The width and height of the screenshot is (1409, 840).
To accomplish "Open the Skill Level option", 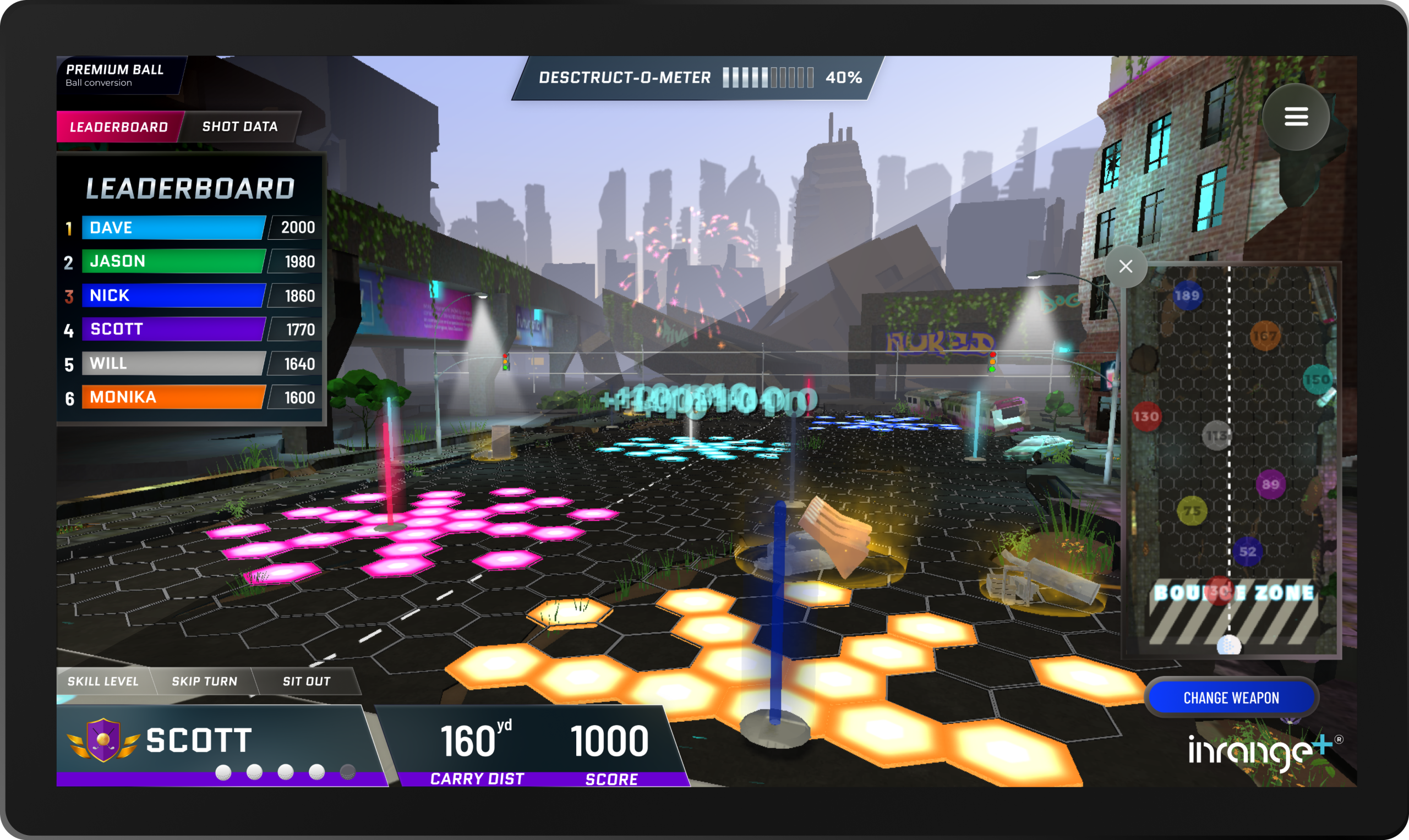I will click(103, 681).
